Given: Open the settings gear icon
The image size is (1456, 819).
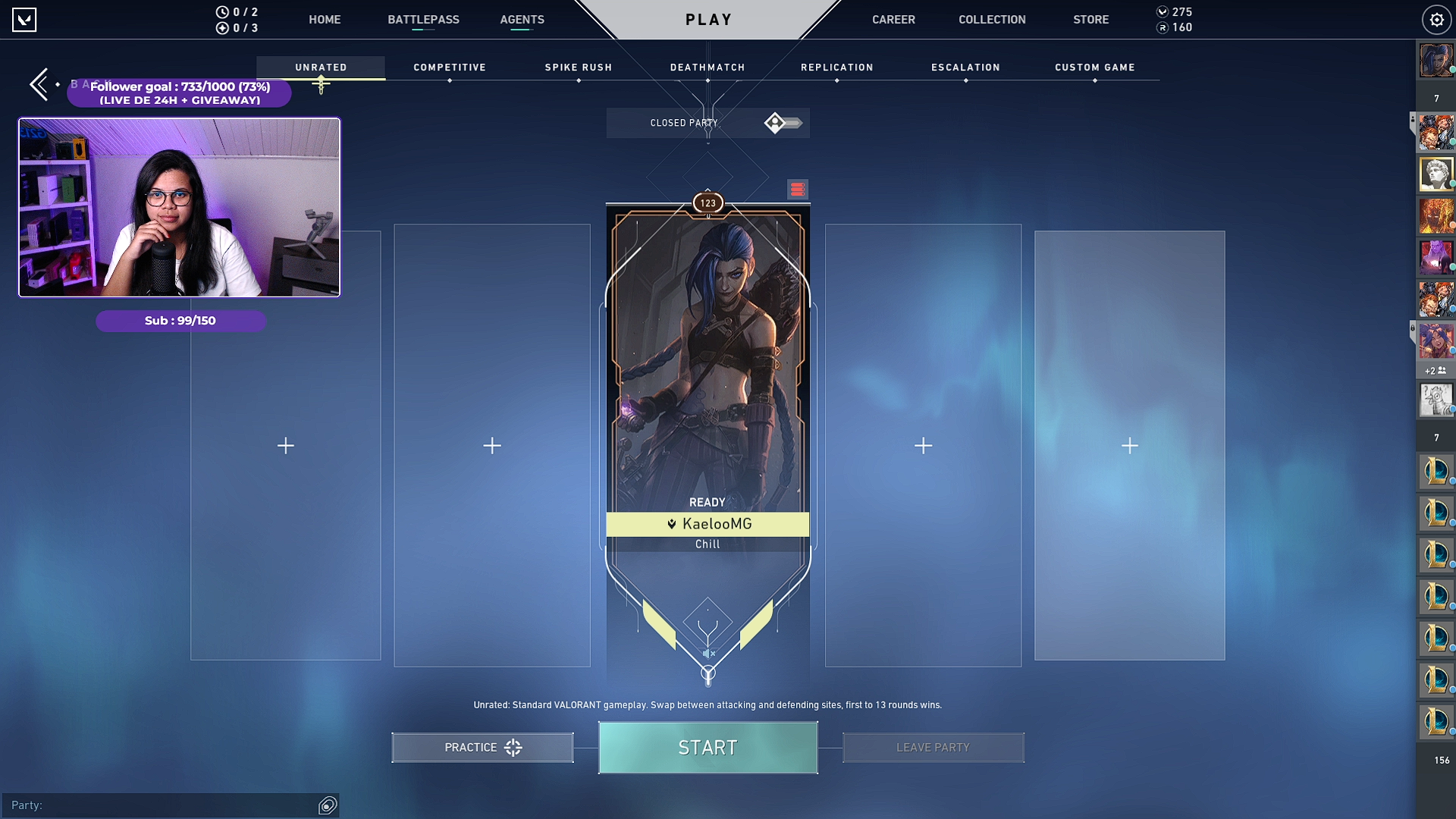Looking at the screenshot, I should (x=1436, y=20).
